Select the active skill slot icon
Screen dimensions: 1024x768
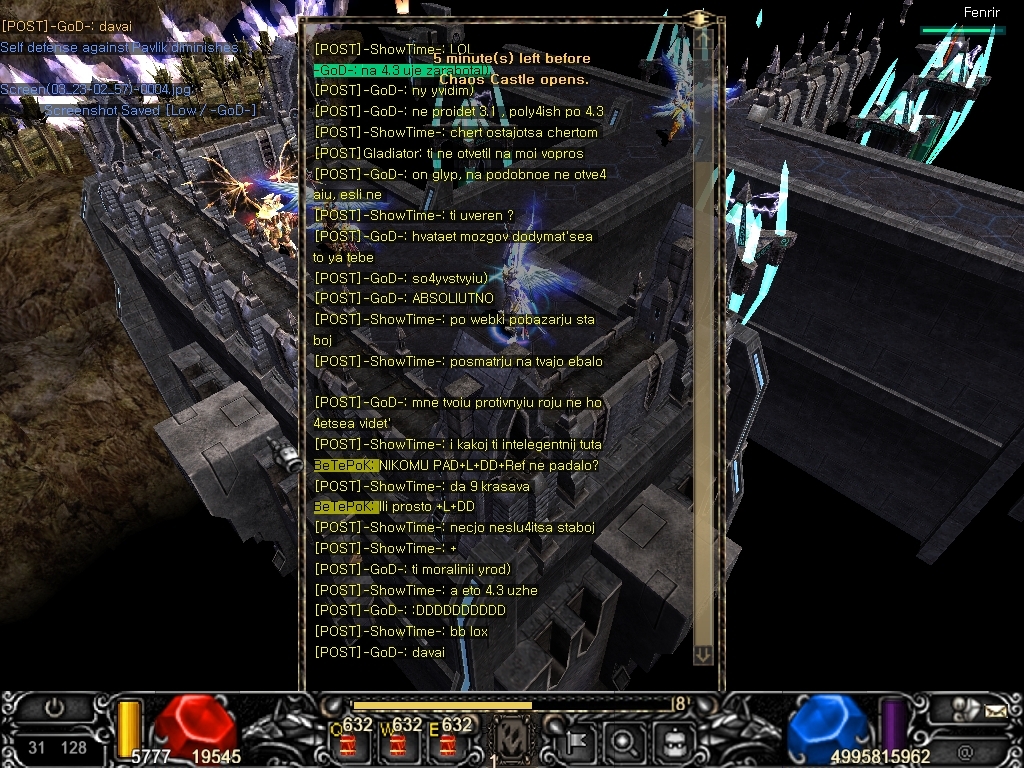point(513,740)
